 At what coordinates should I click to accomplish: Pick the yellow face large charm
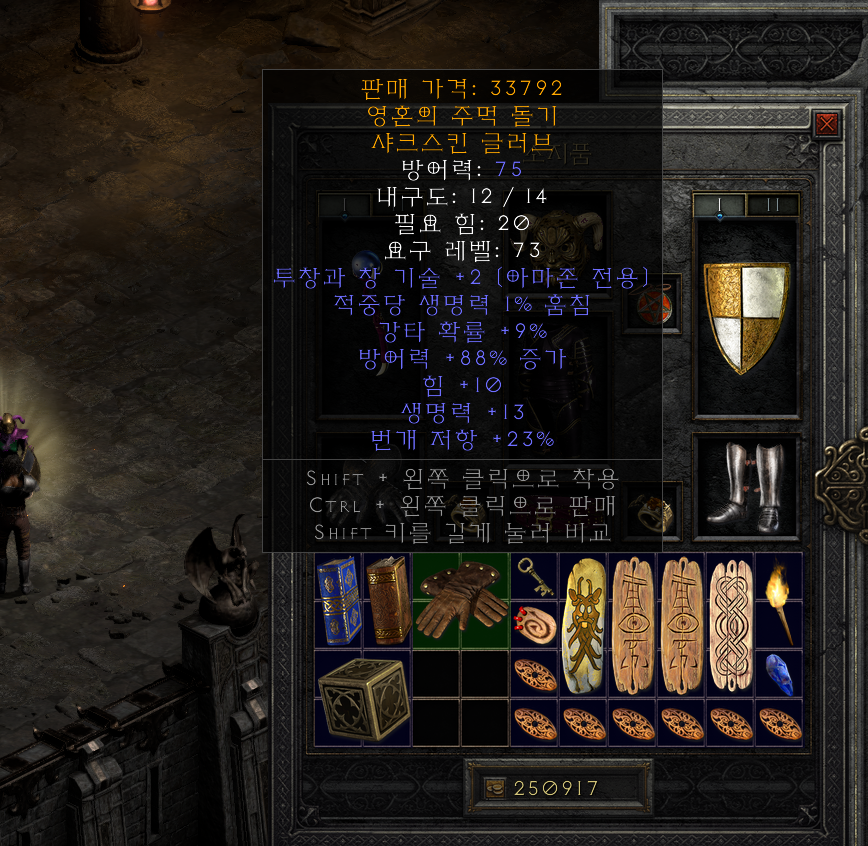(x=583, y=625)
